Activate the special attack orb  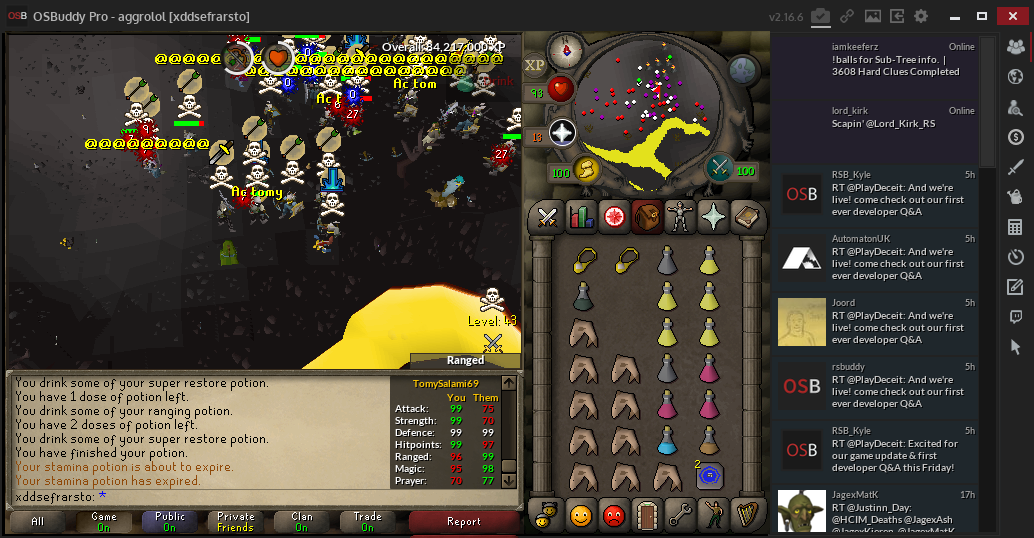(x=718, y=168)
